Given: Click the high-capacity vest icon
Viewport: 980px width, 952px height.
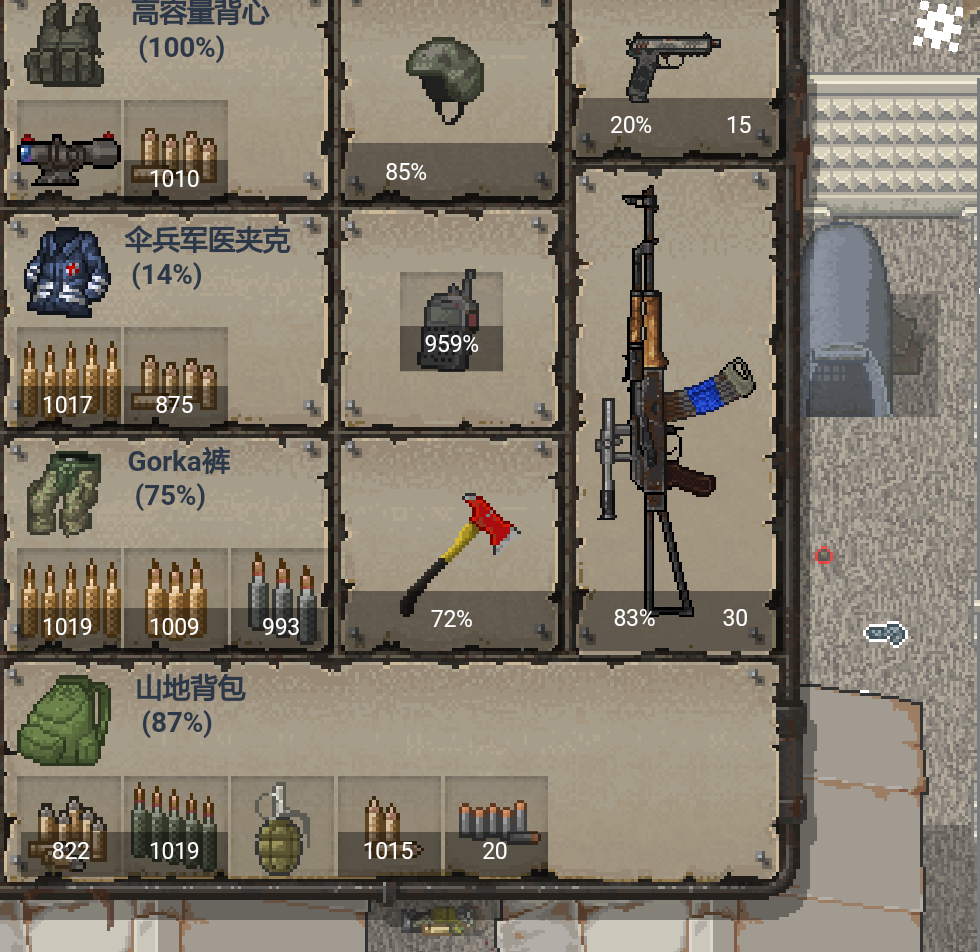Looking at the screenshot, I should pyautogui.click(x=66, y=45).
